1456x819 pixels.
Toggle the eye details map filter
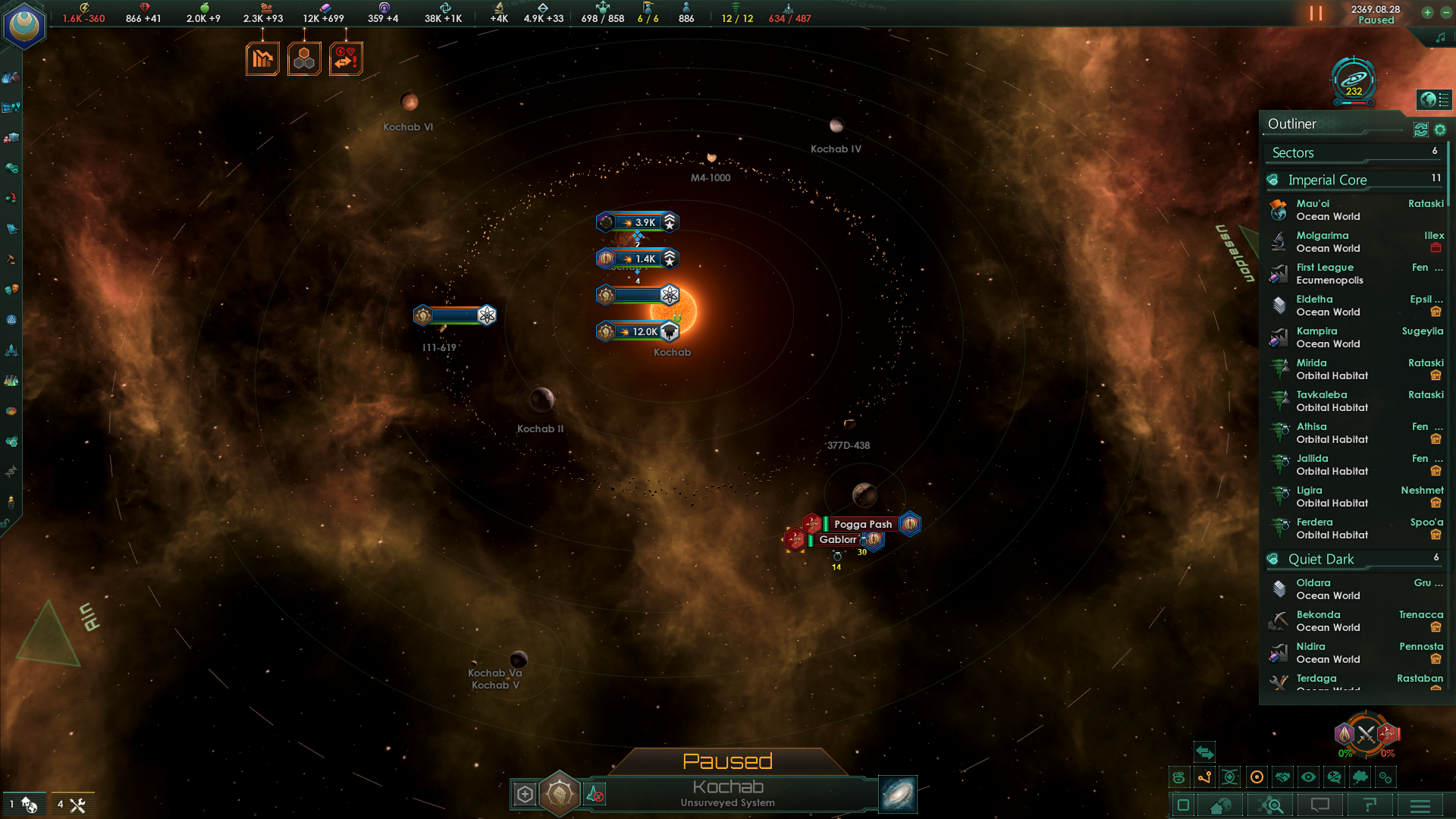click(x=1308, y=777)
